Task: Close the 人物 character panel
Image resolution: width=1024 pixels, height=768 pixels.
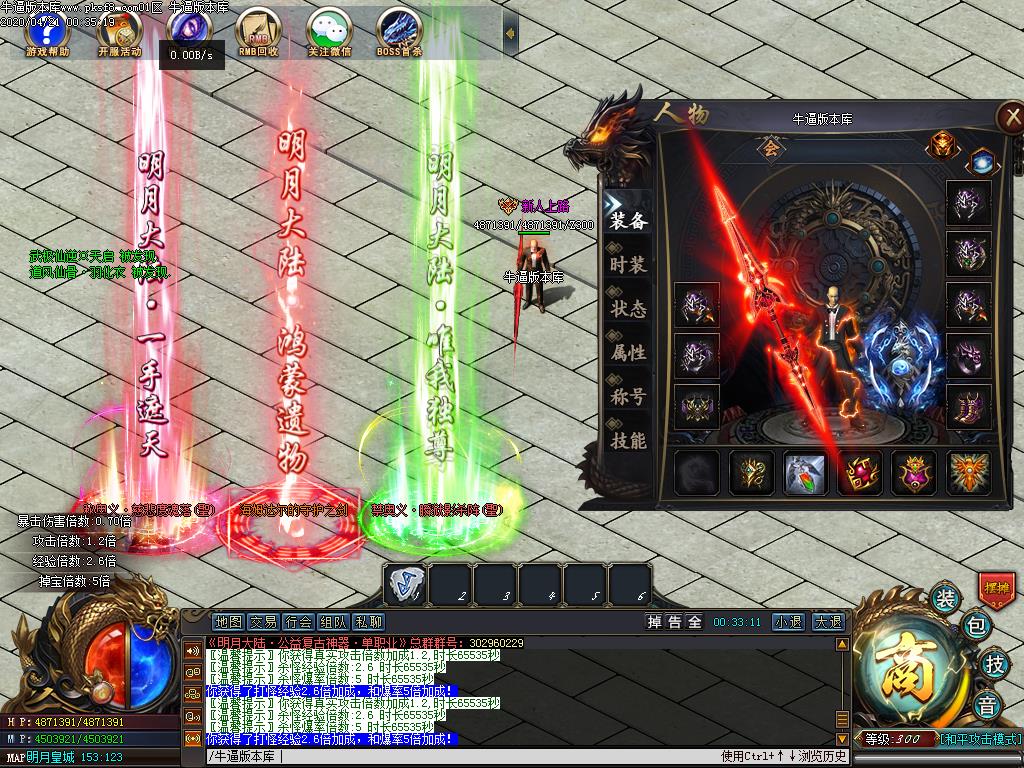Action: (x=1009, y=117)
